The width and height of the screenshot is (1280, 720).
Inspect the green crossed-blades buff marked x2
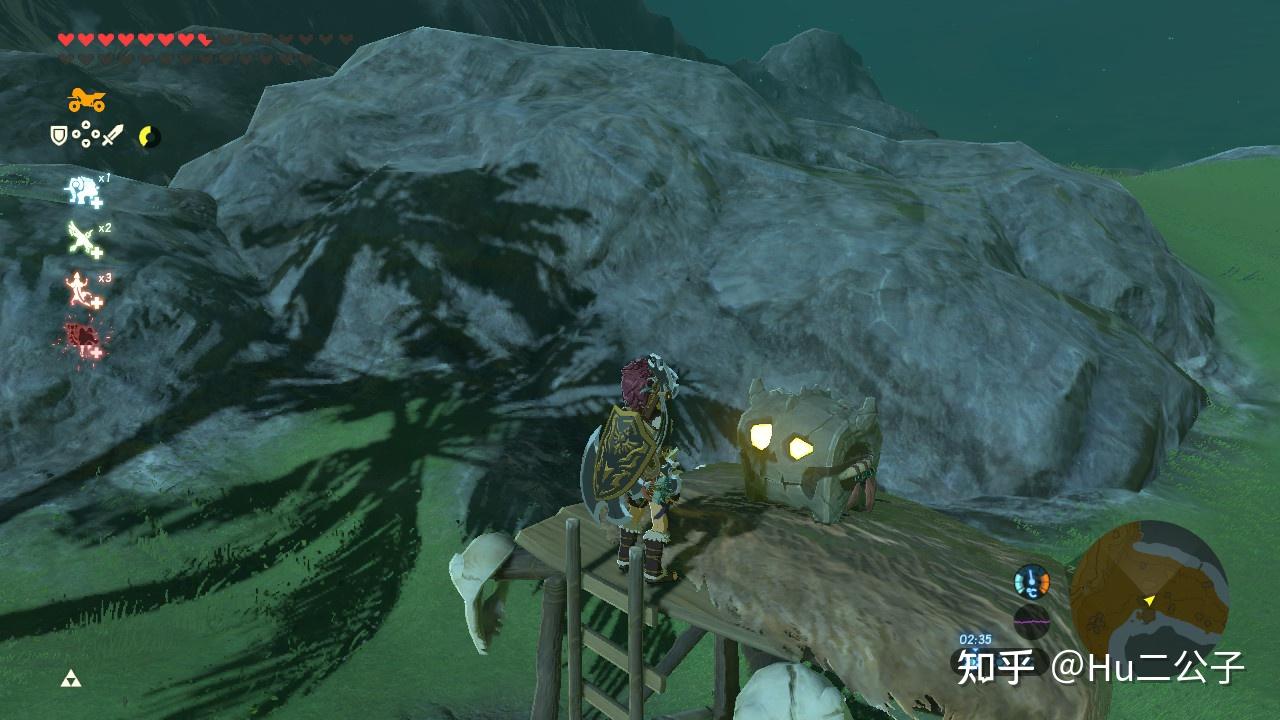(83, 240)
